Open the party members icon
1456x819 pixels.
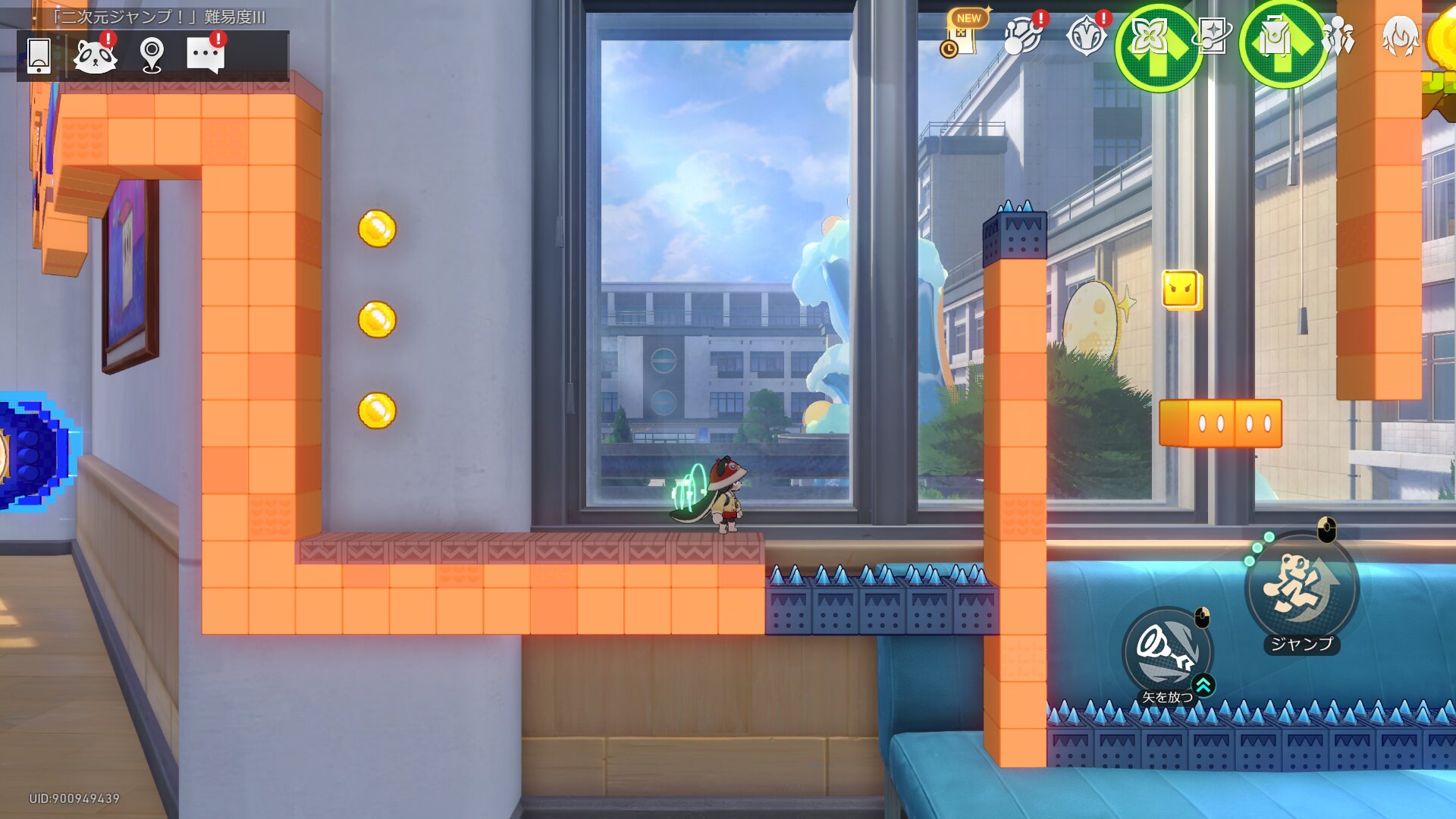(x=1338, y=36)
